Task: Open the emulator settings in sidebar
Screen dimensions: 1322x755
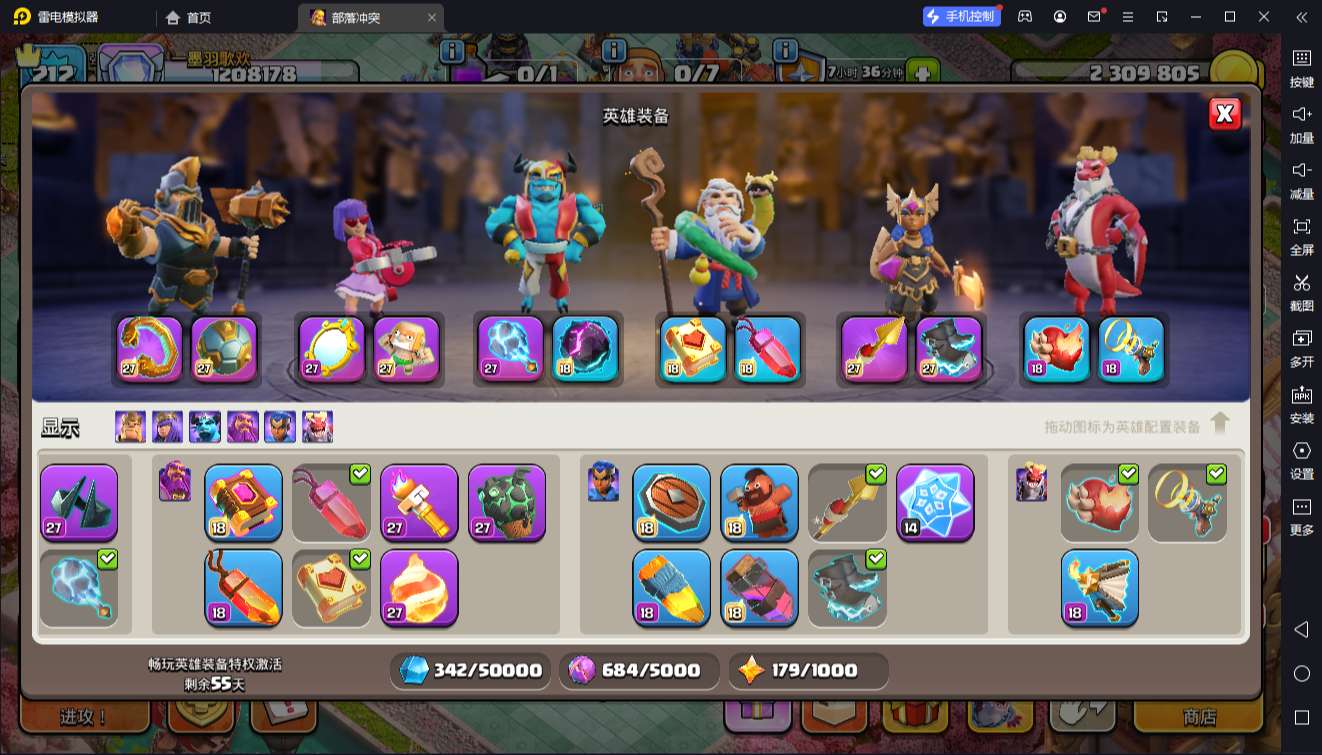Action: pos(1301,457)
